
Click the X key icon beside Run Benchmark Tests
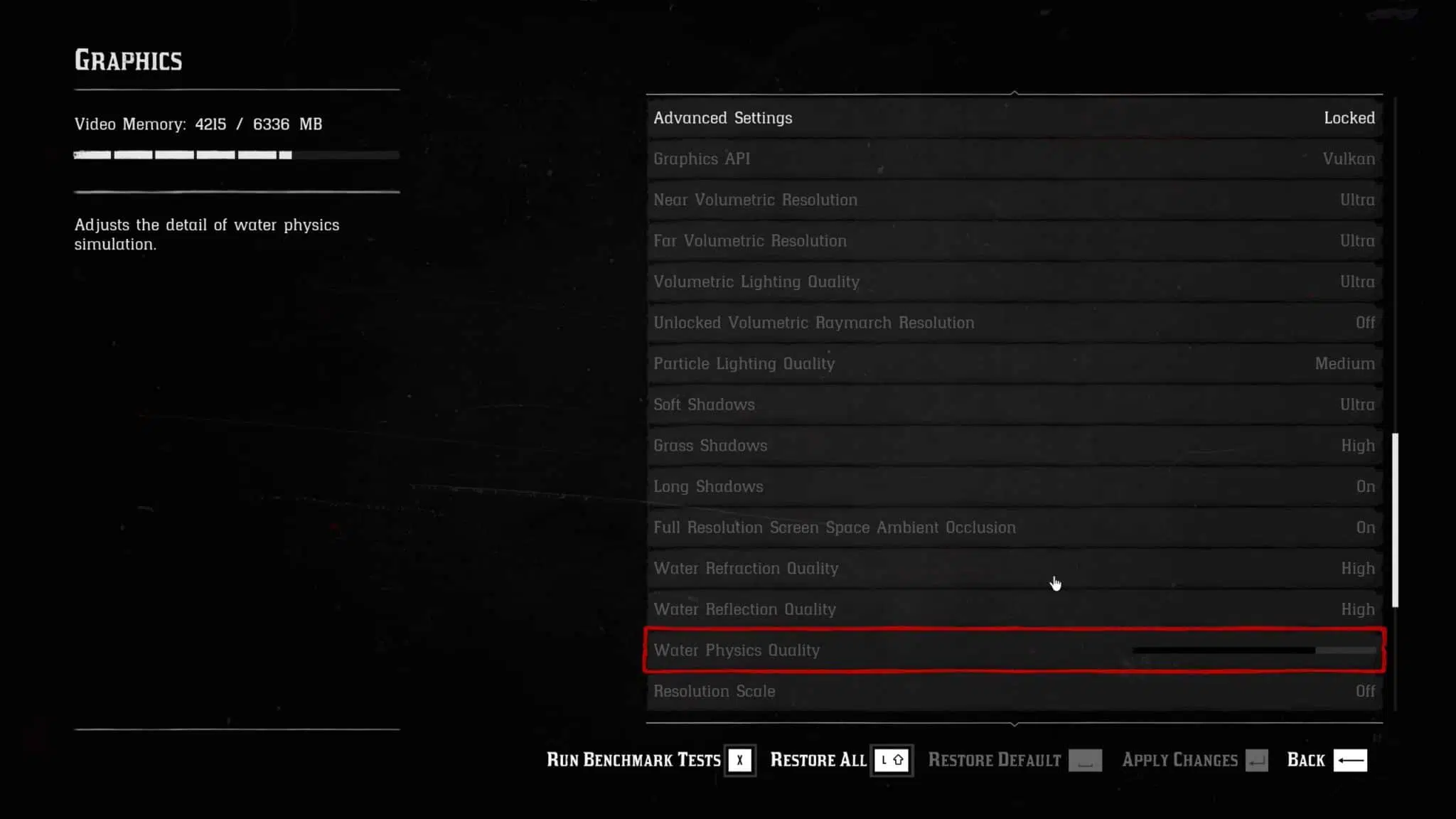click(x=739, y=759)
